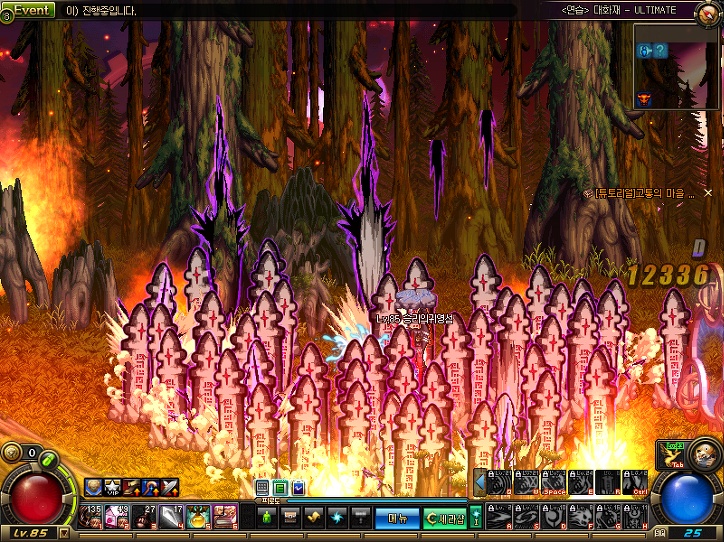Activate the skill bound to Space

pyautogui.click(x=555, y=483)
